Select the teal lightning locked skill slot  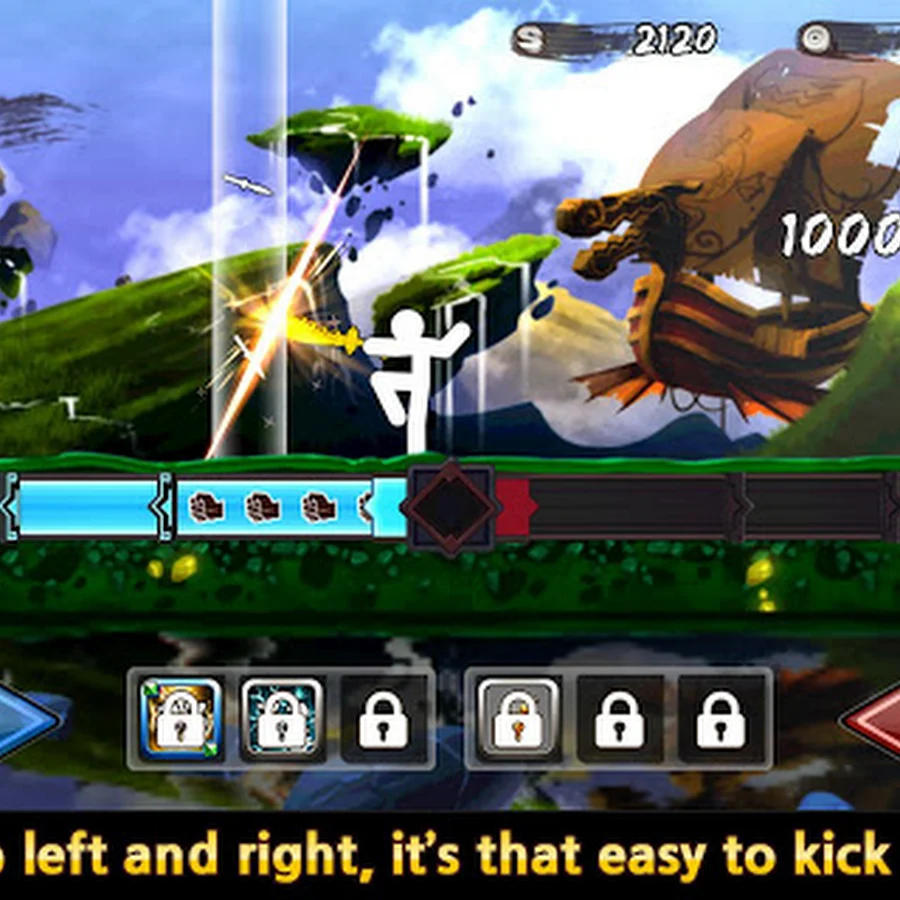282,718
